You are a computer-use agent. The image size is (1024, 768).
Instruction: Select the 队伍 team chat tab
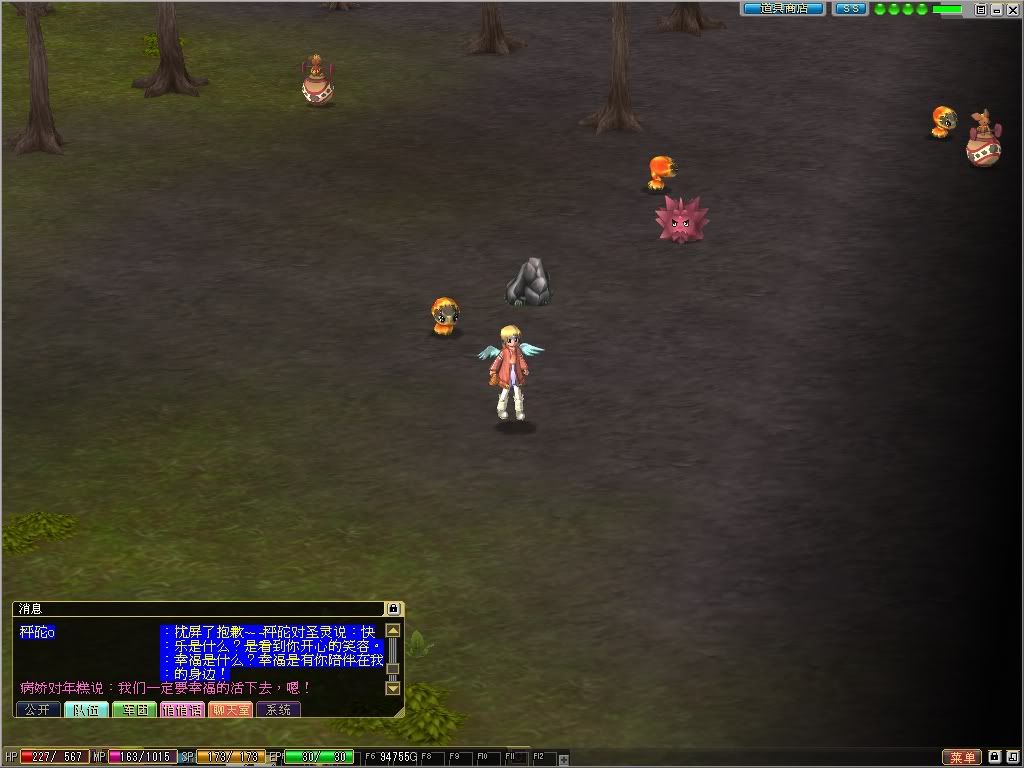[86, 709]
